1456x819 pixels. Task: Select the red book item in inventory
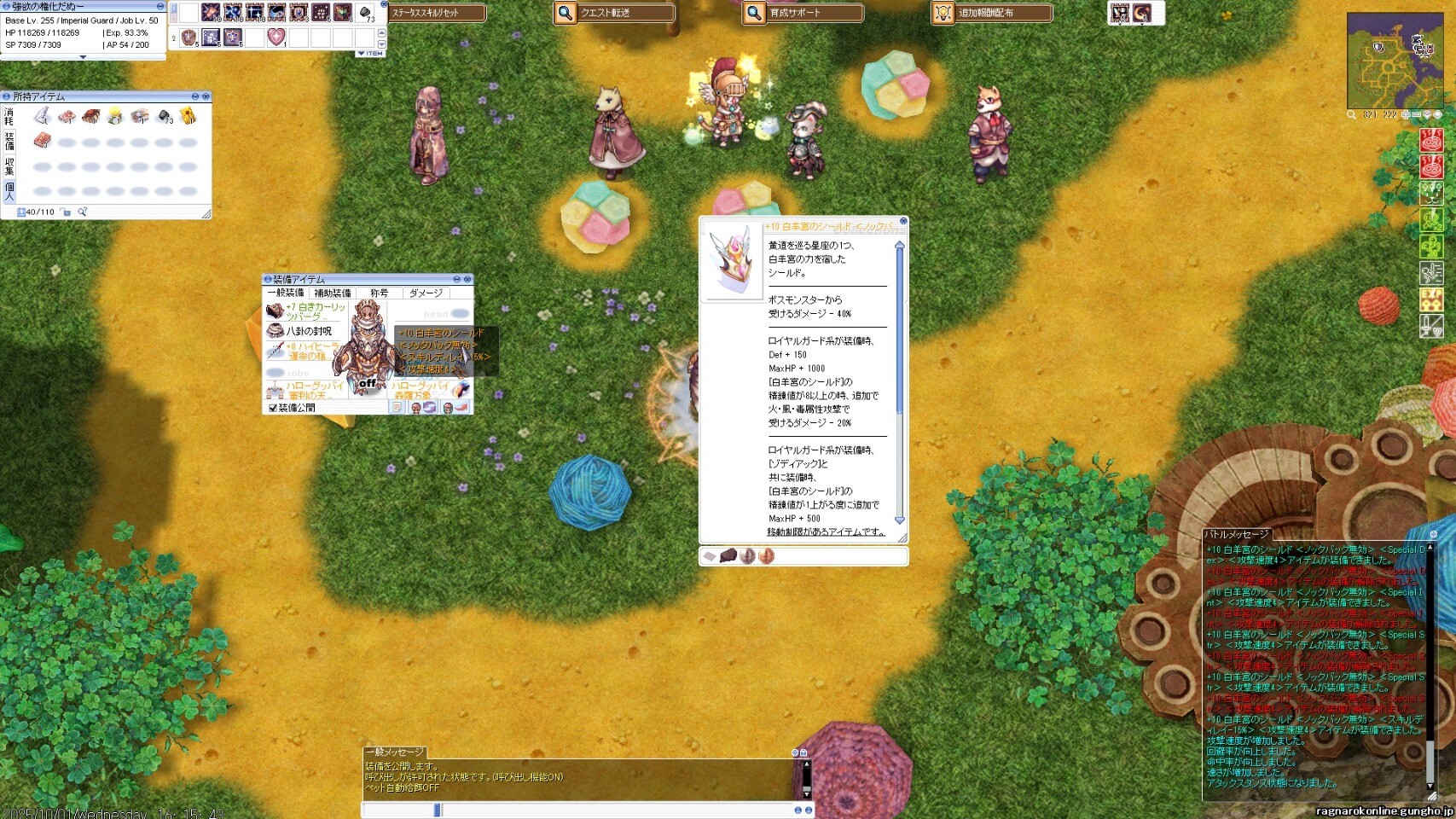(x=42, y=140)
